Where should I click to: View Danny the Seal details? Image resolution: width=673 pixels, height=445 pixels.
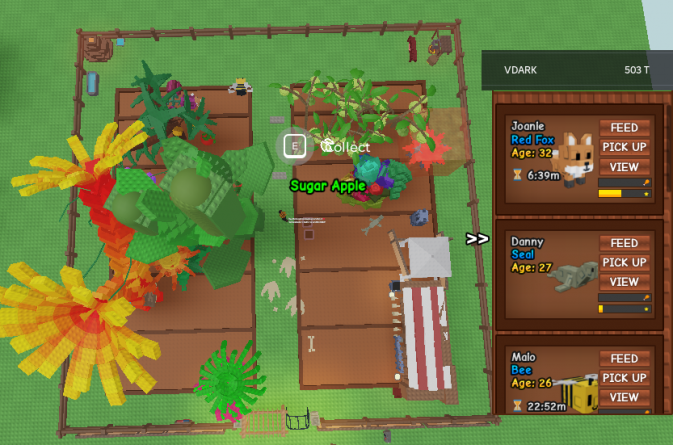(x=624, y=282)
